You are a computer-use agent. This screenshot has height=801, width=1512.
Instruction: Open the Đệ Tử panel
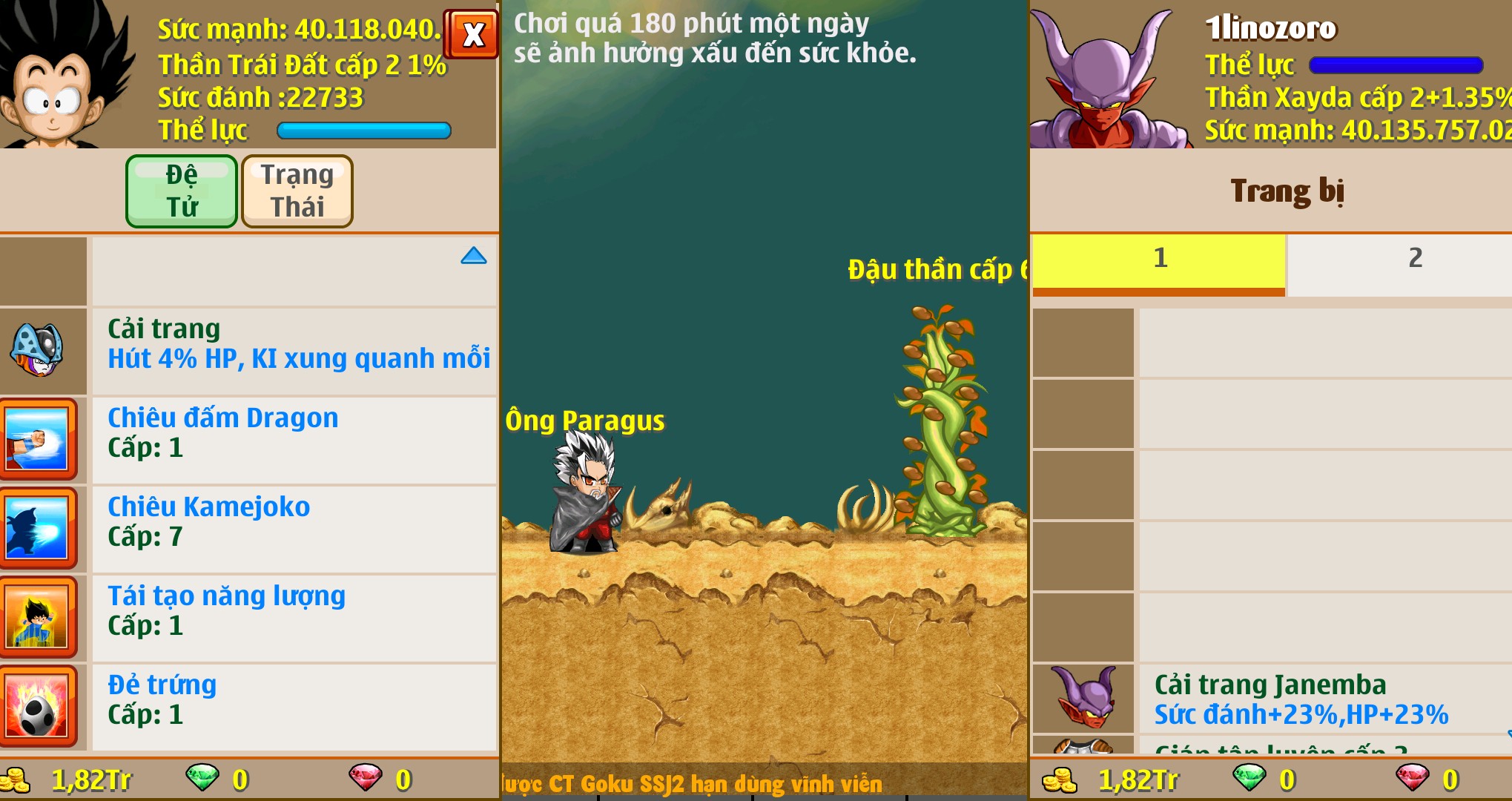pyautogui.click(x=181, y=191)
